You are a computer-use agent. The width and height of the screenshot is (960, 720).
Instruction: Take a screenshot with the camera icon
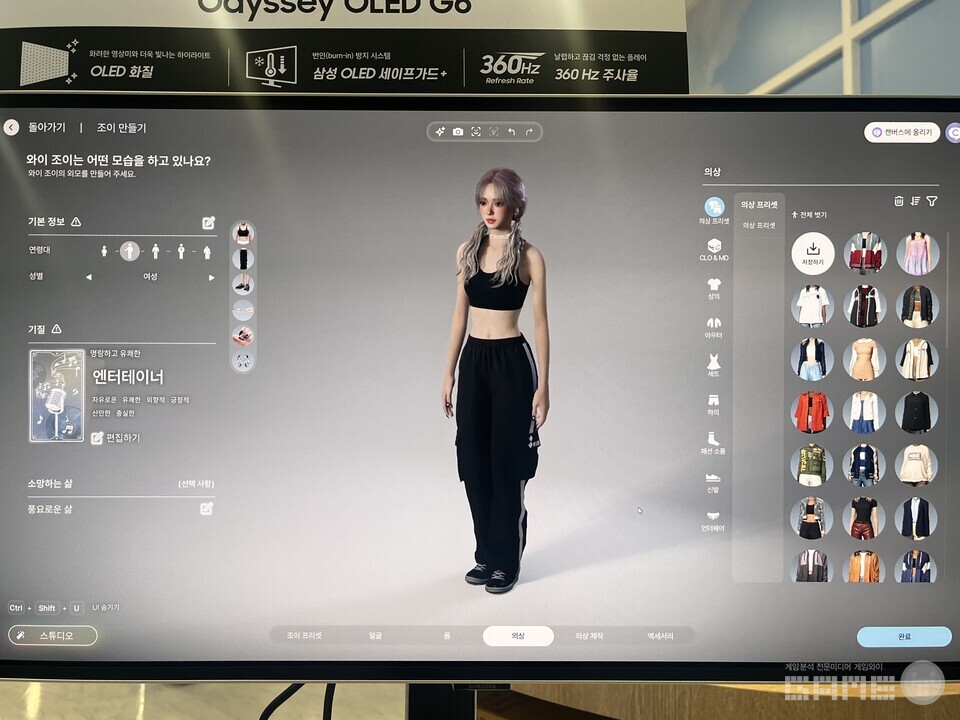pos(458,132)
